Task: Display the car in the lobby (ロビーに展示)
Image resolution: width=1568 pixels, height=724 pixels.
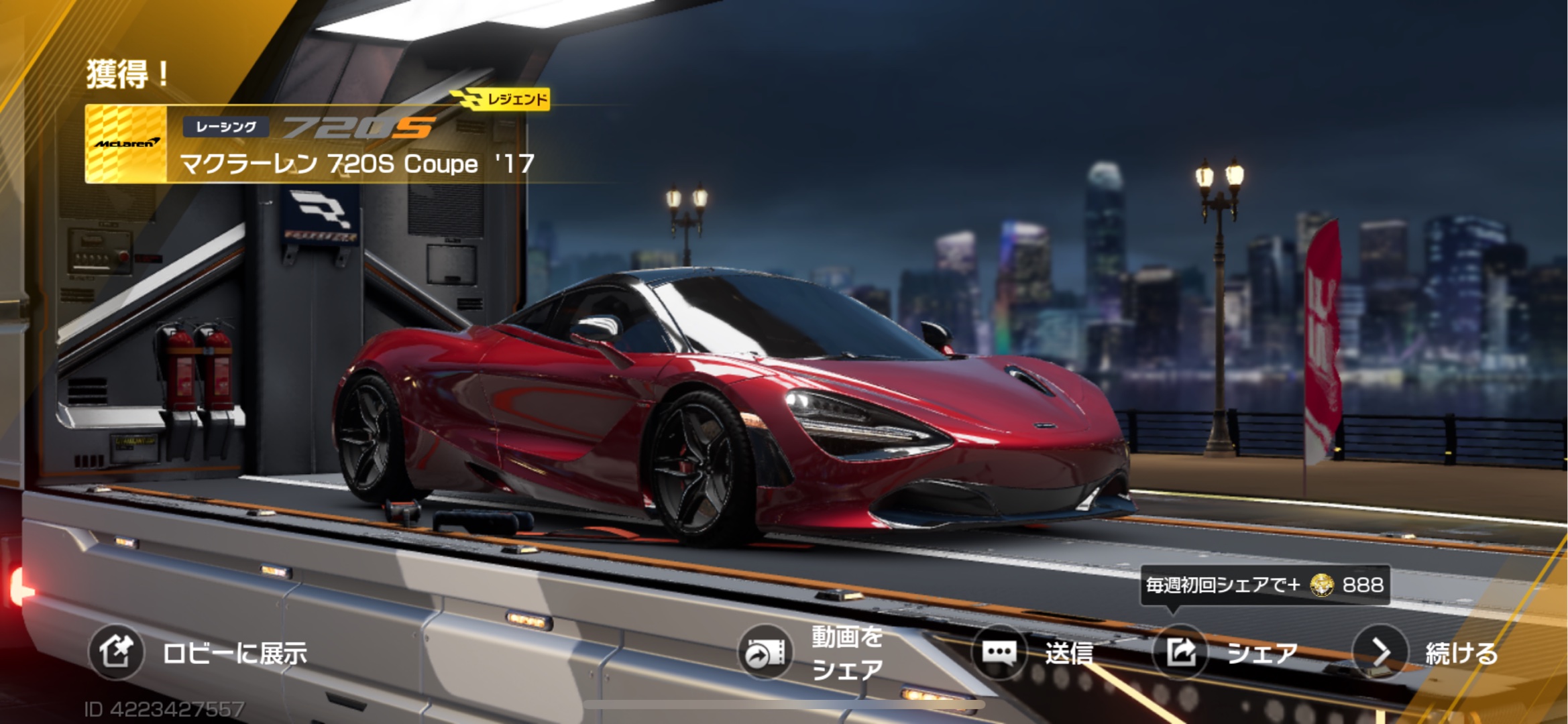Action: point(117,652)
